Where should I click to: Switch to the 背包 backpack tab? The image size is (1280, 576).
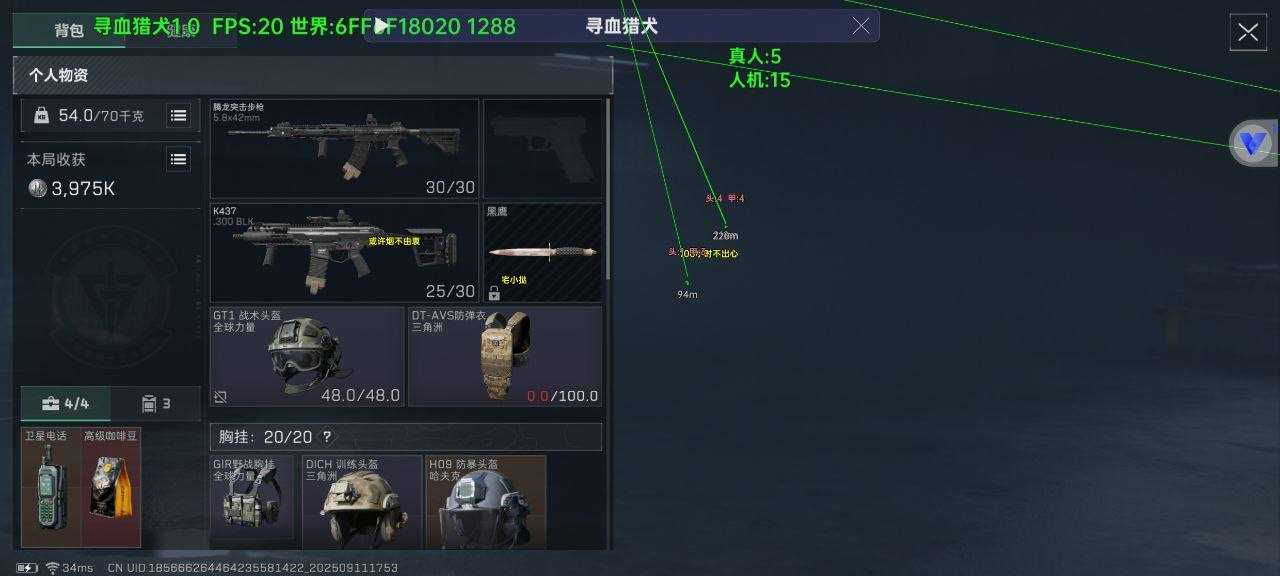coord(68,30)
